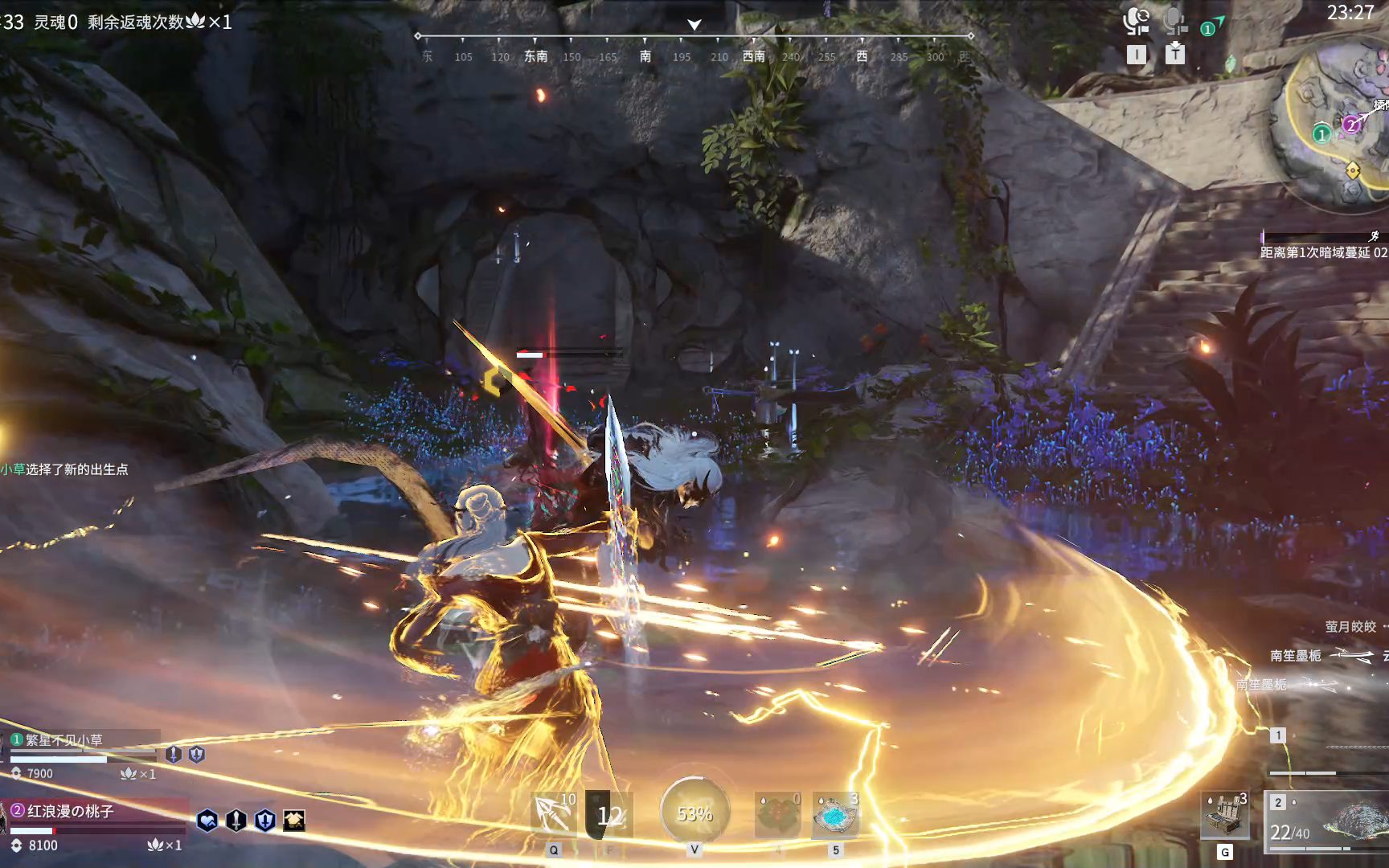This screenshot has width=1389, height=868.
Task: Toggle the microphone icon
Action: click(1175, 21)
